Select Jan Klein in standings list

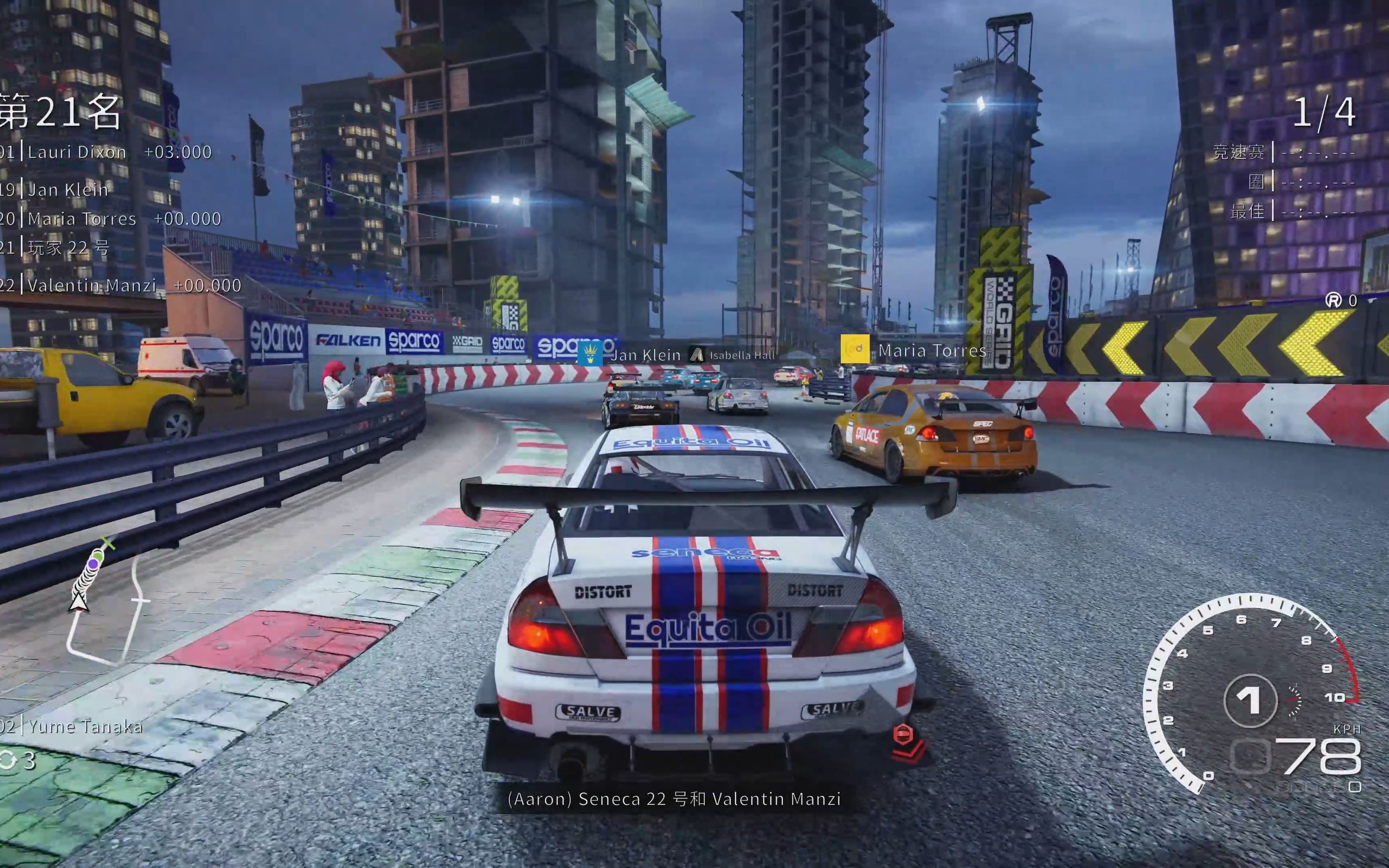68,190
